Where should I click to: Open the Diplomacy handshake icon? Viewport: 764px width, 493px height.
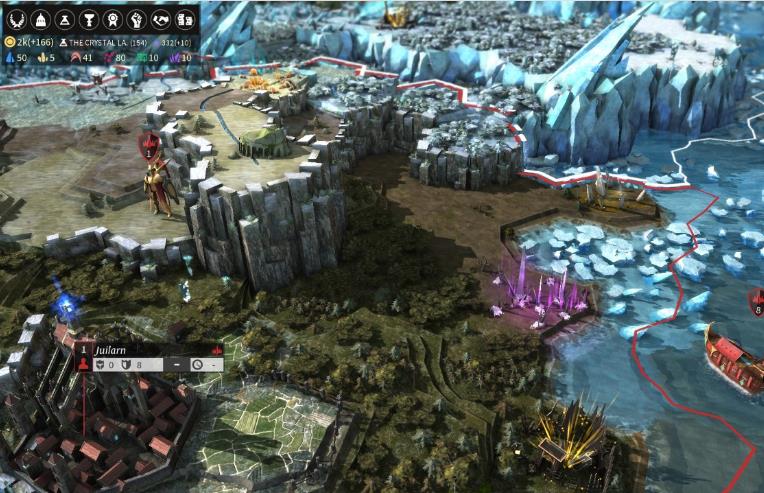pos(161,19)
